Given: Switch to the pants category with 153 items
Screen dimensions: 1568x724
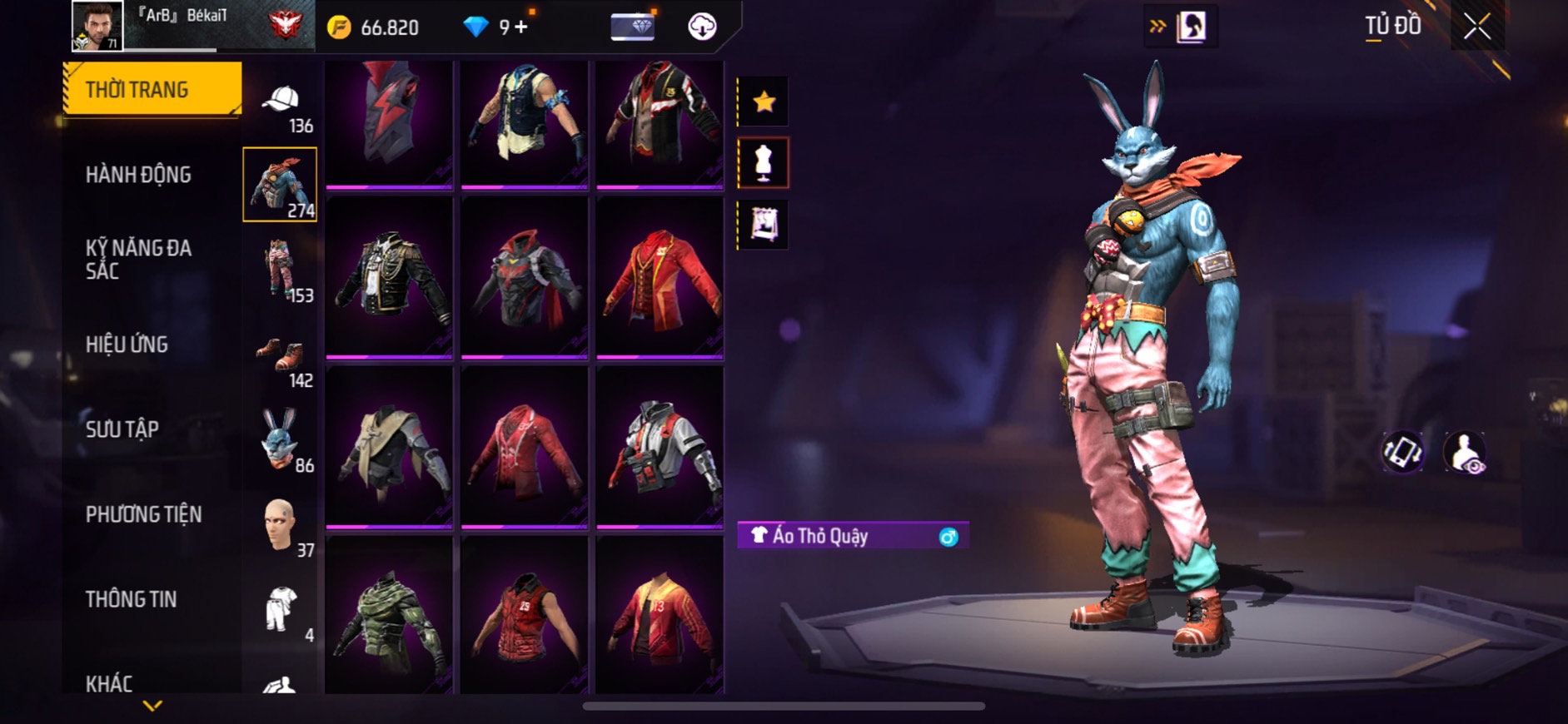Looking at the screenshot, I should 280,268.
